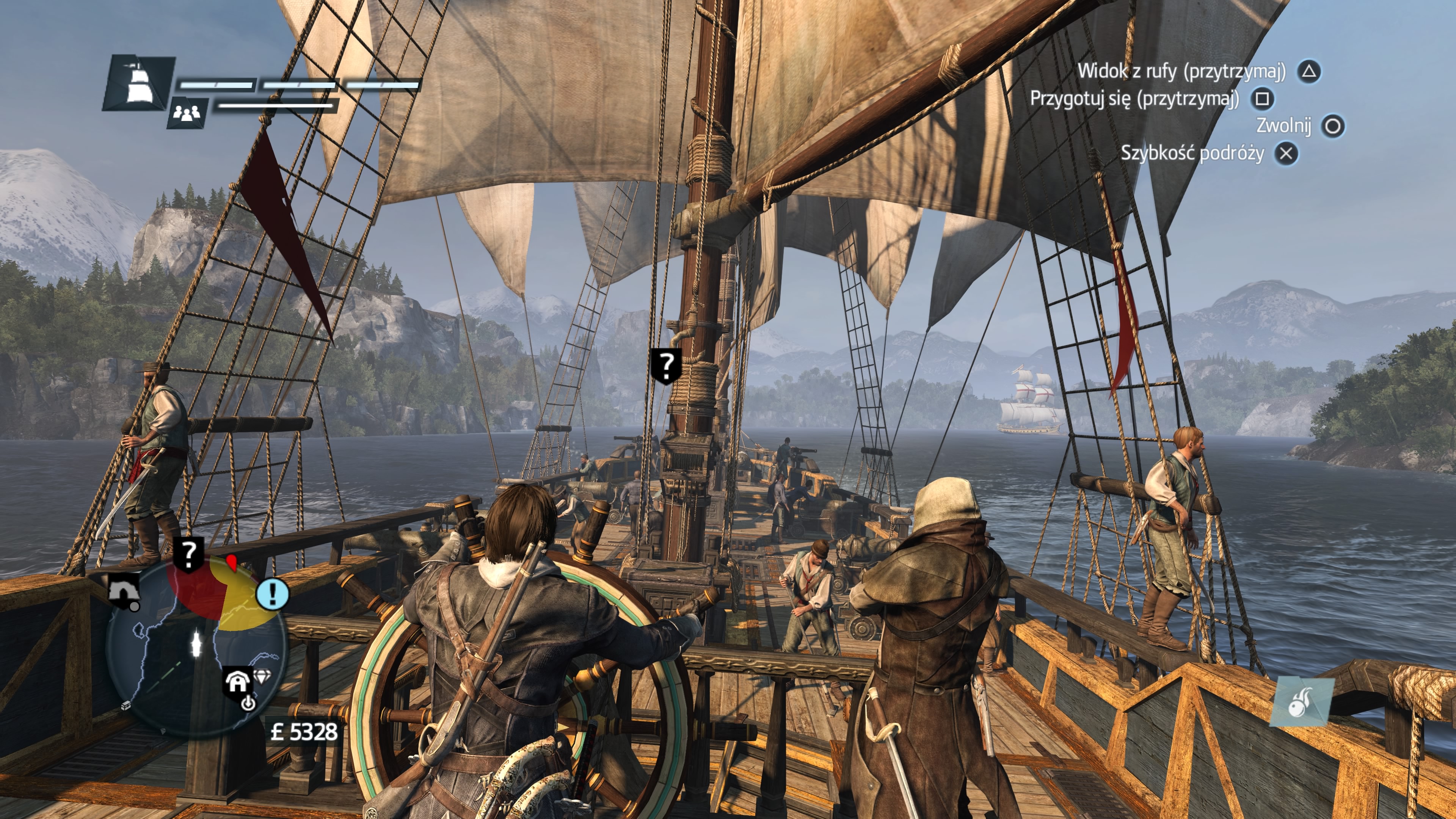Choose the building marker on the minimap
This screenshot has height=819, width=1456.
[237, 683]
